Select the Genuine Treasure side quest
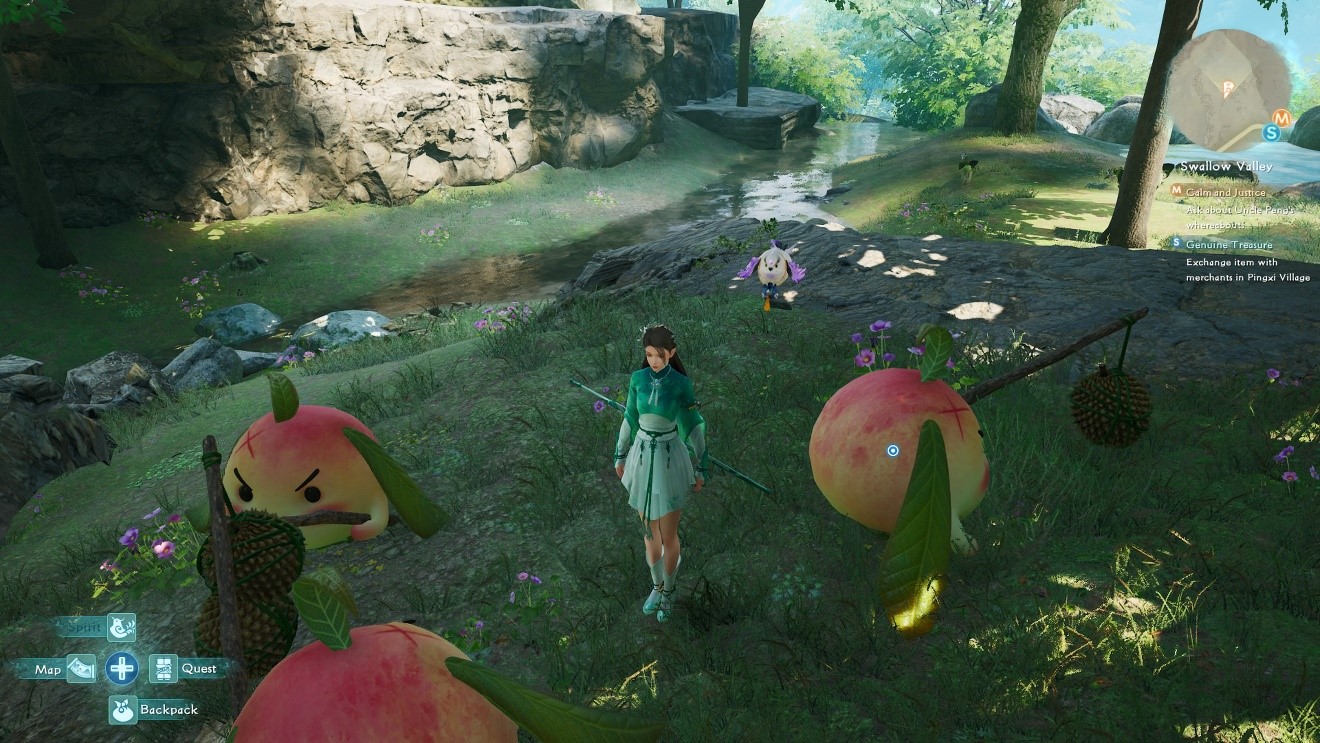Screen dimensions: 1320x743 coord(1229,244)
